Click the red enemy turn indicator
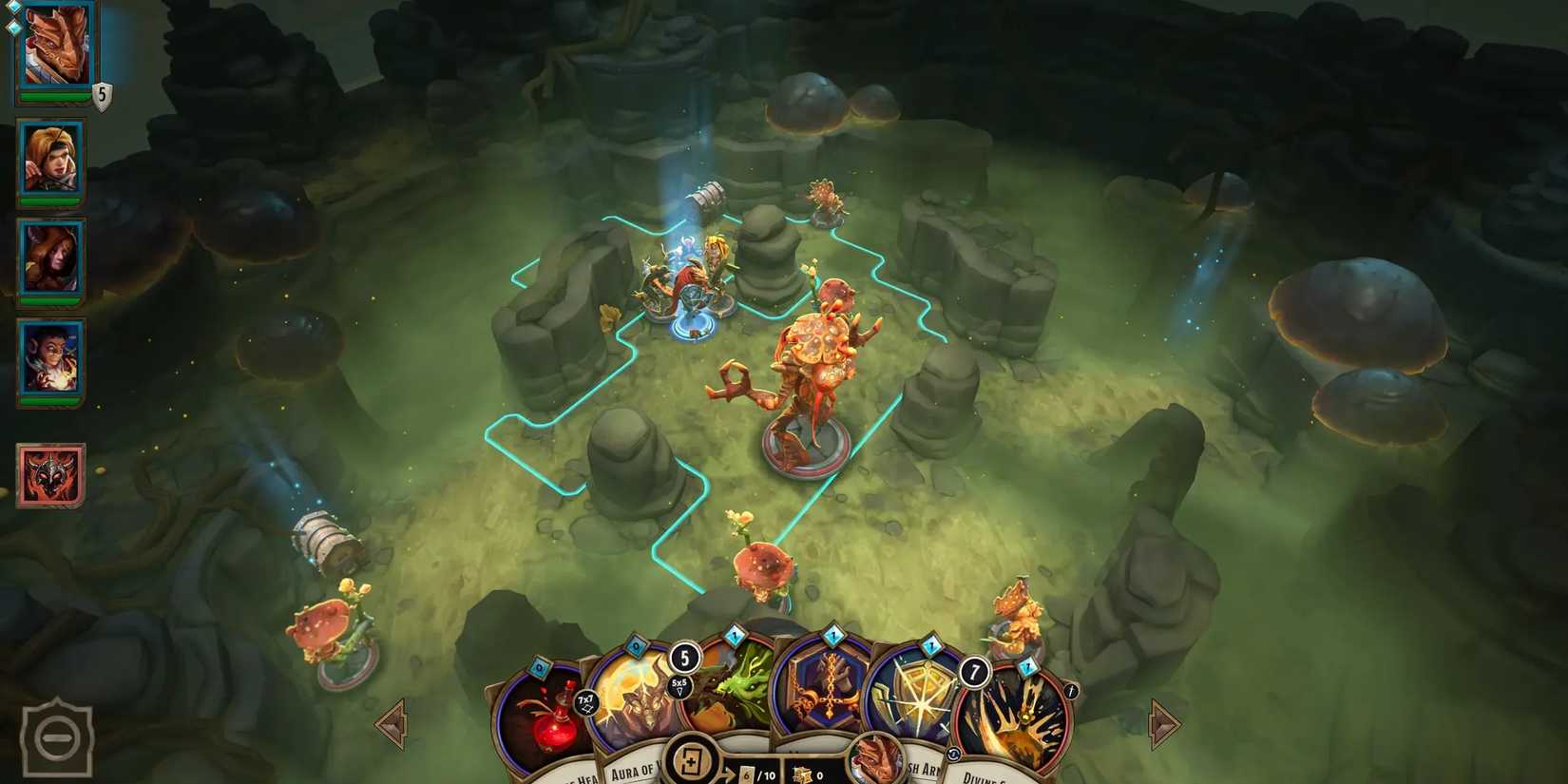Screen dimensions: 1568x784 tap(52, 475)
